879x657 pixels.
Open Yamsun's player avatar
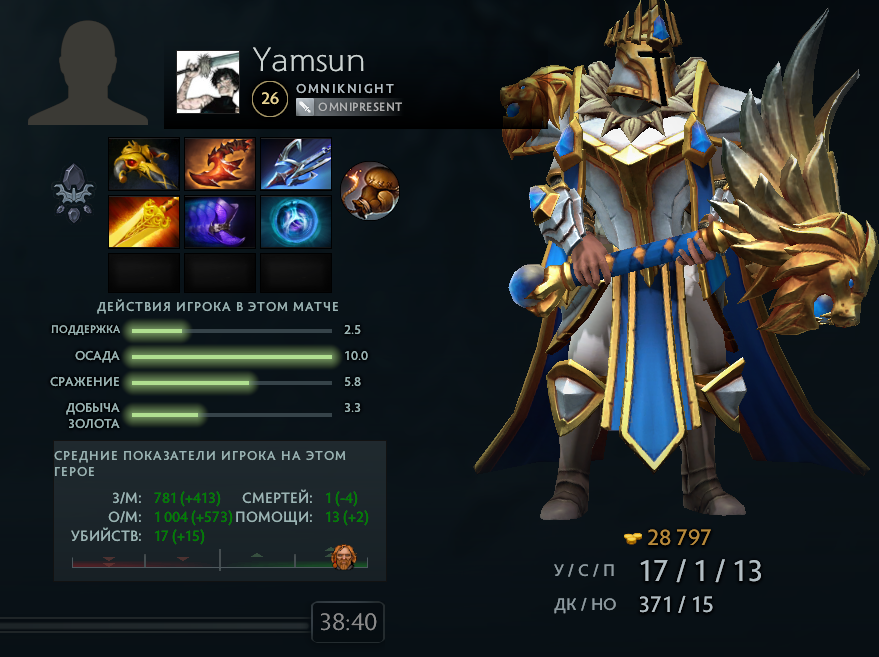[x=208, y=82]
